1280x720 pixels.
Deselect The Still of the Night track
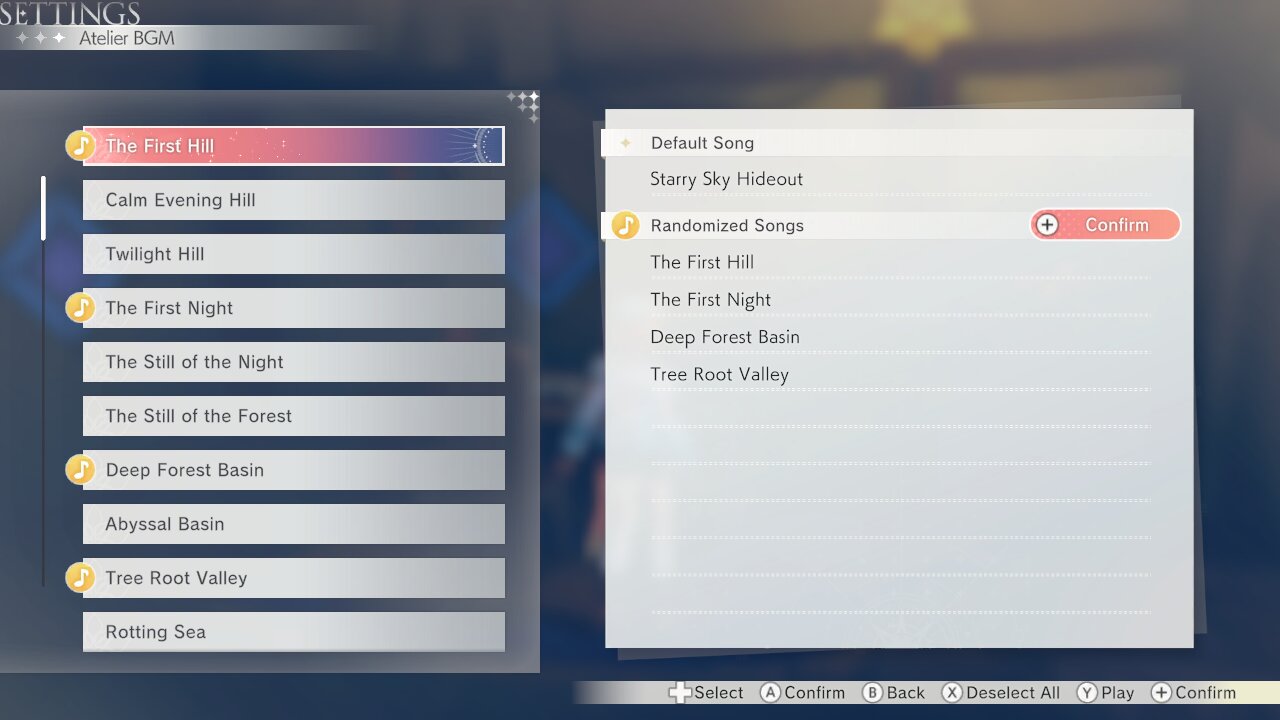click(x=293, y=361)
